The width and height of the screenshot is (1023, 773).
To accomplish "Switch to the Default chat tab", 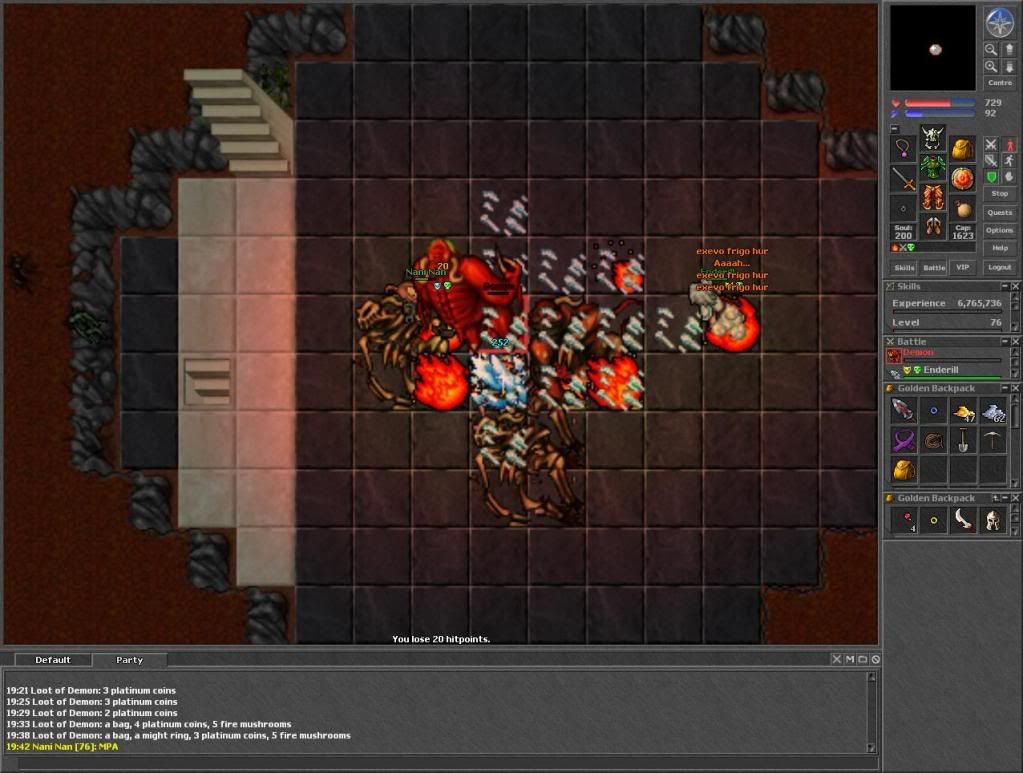I will point(53,660).
